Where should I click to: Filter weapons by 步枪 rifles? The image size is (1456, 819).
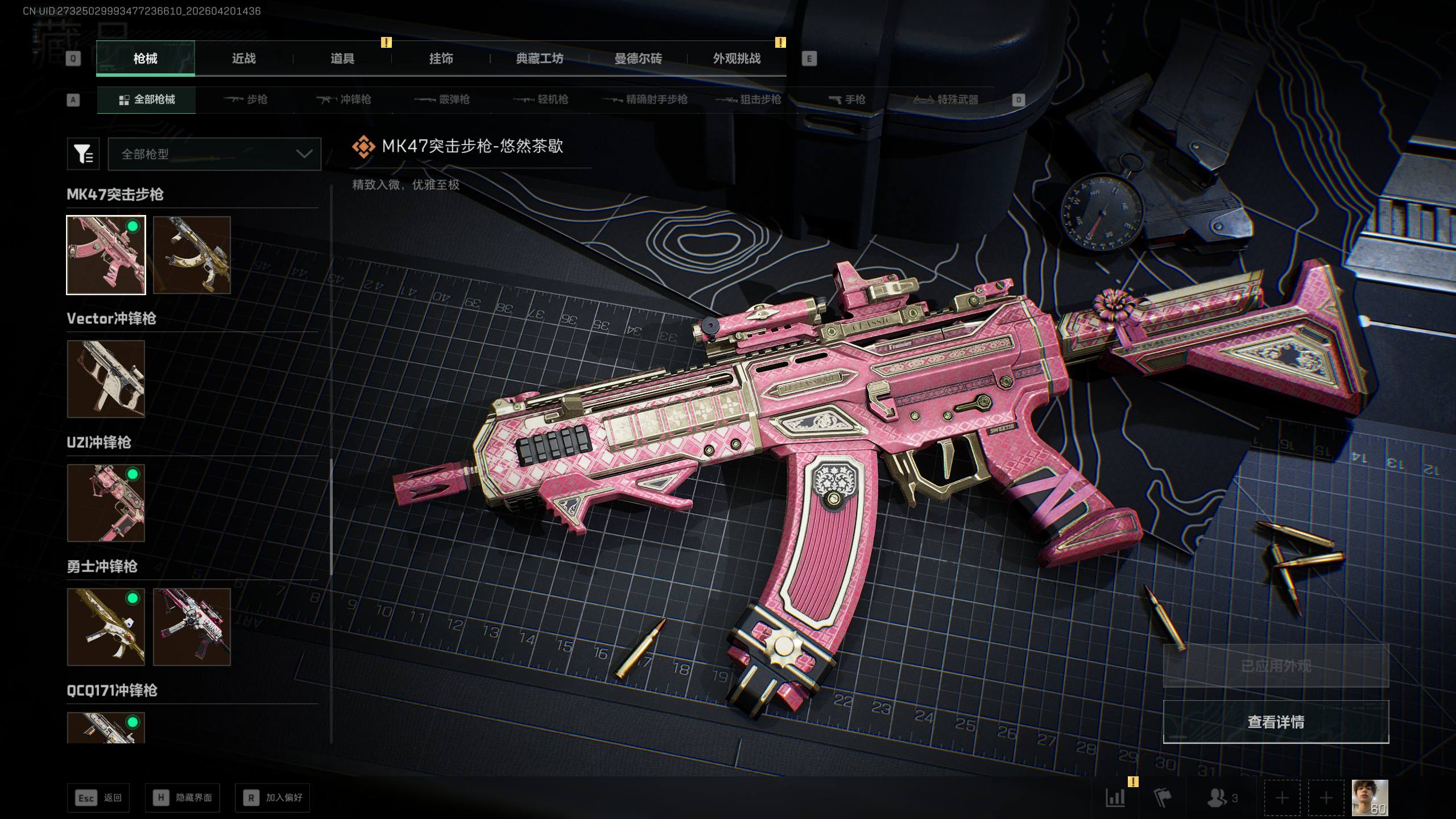(x=246, y=100)
